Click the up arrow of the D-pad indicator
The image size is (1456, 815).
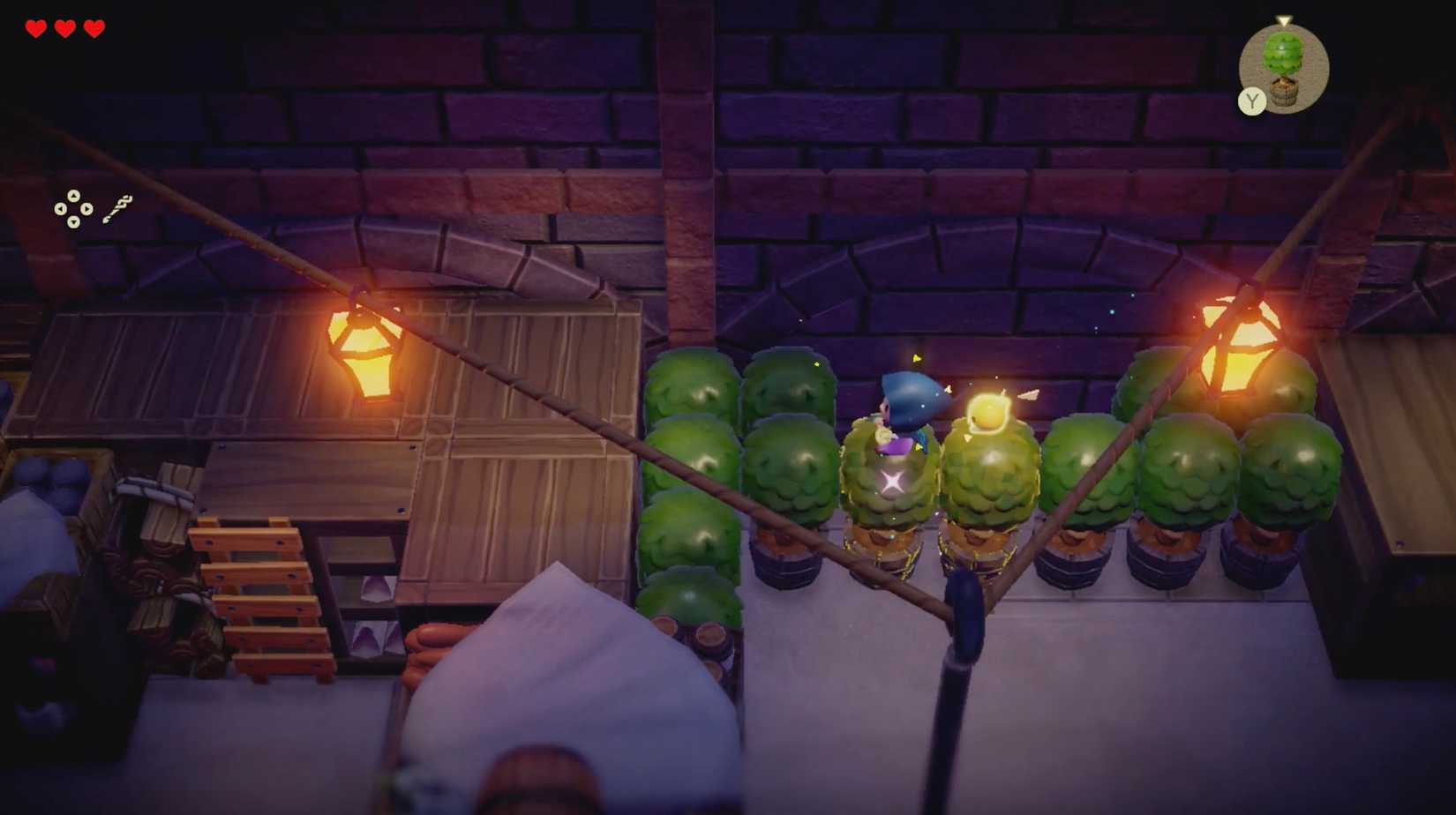[x=73, y=195]
